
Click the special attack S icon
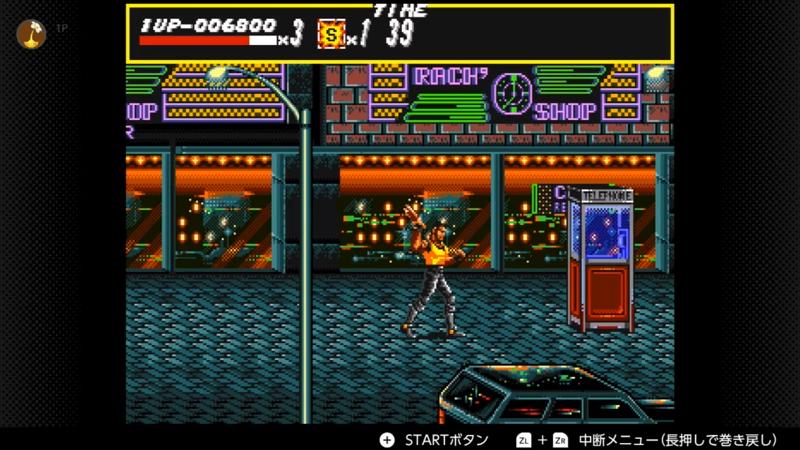[x=332, y=35]
